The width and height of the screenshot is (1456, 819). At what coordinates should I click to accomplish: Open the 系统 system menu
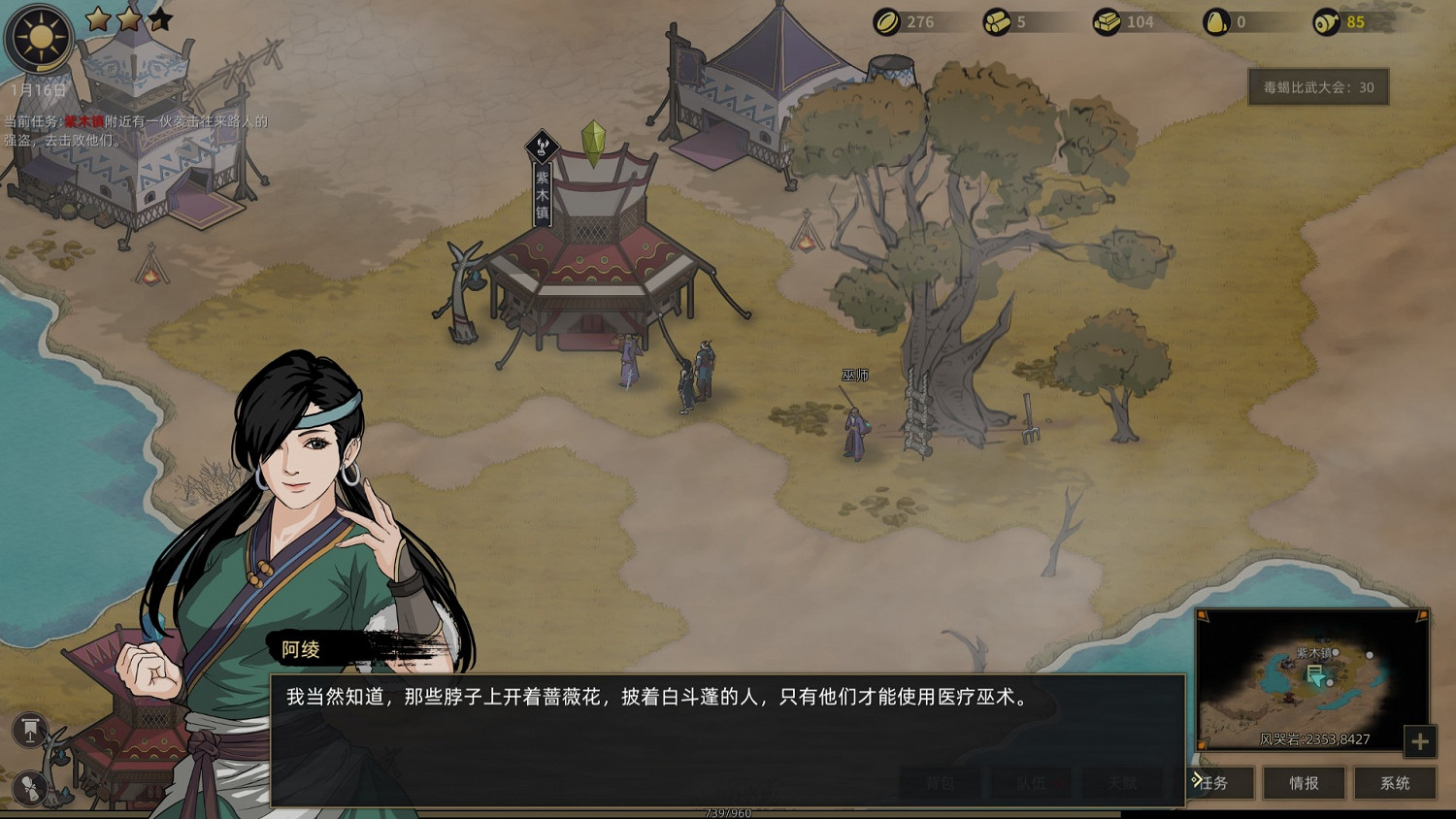tap(1396, 783)
